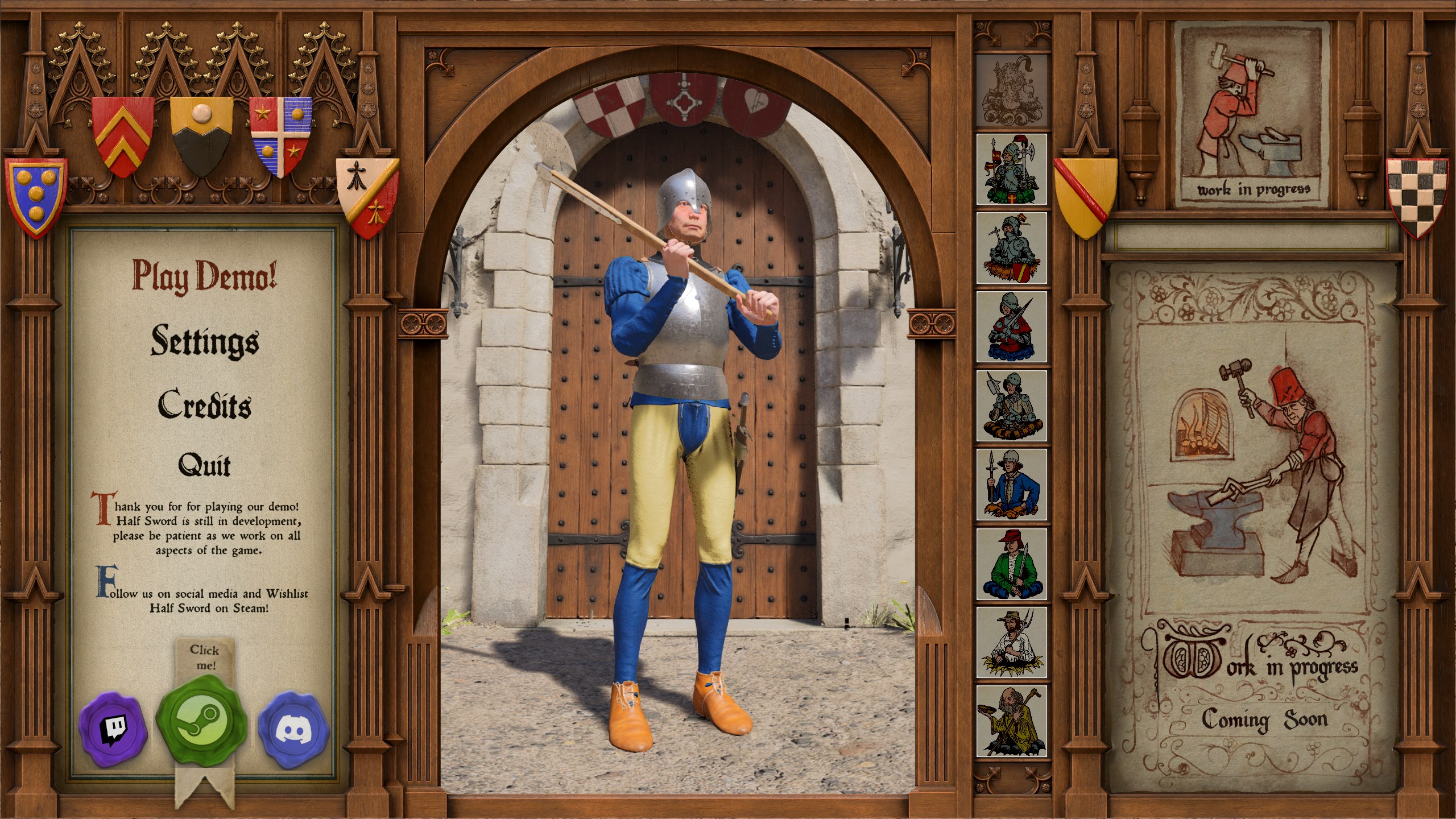The image size is (1456, 819).
Task: Pick the red-caped swordsman portrait
Action: (x=1012, y=327)
